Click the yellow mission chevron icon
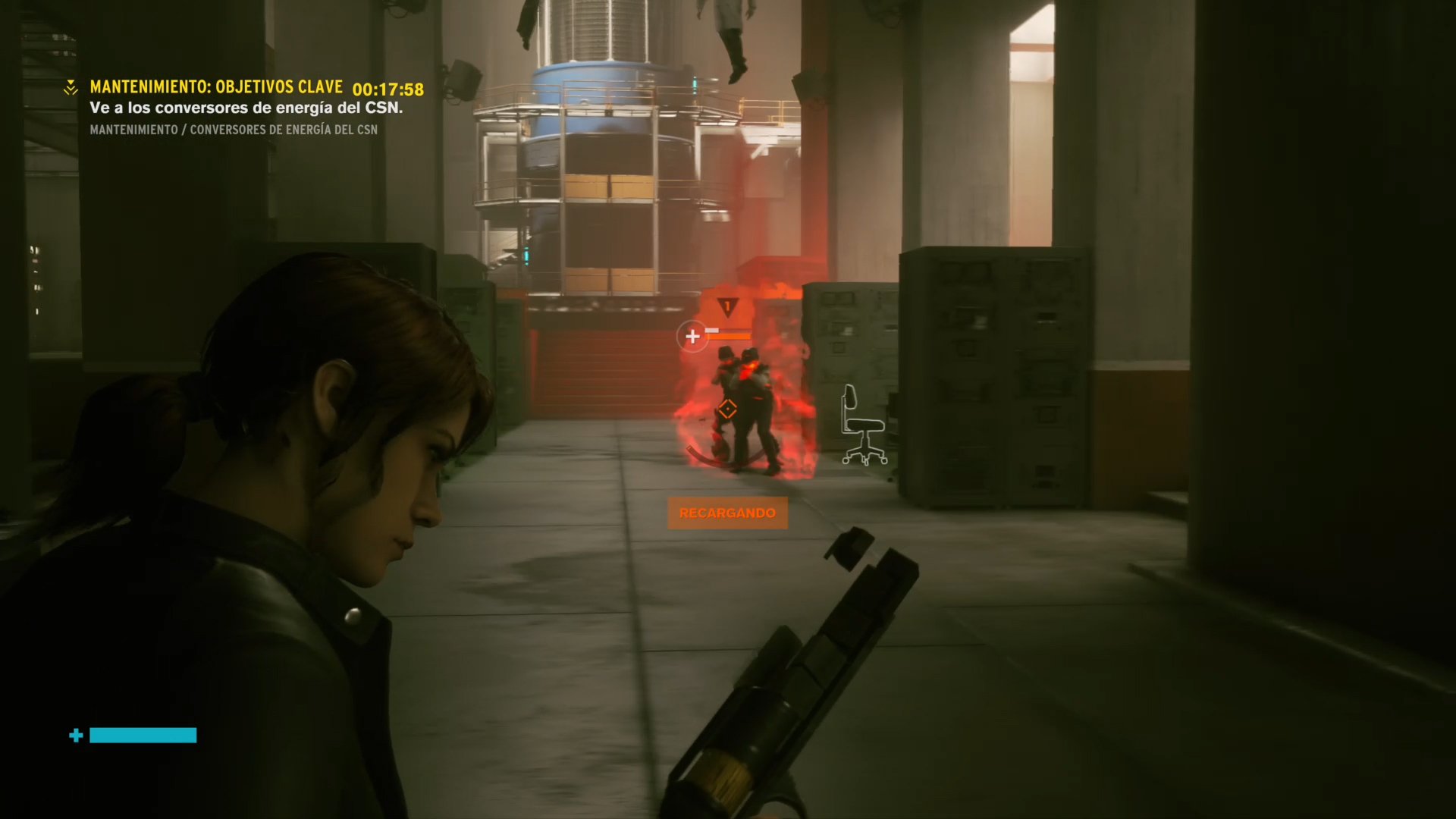Image resolution: width=1456 pixels, height=819 pixels. 71,88
